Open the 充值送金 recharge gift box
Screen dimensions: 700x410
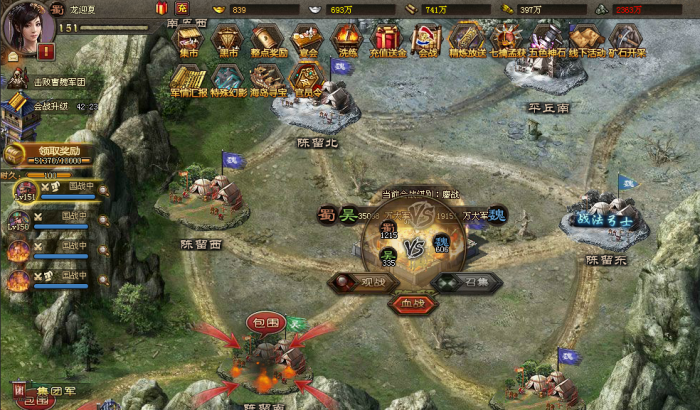[388, 41]
